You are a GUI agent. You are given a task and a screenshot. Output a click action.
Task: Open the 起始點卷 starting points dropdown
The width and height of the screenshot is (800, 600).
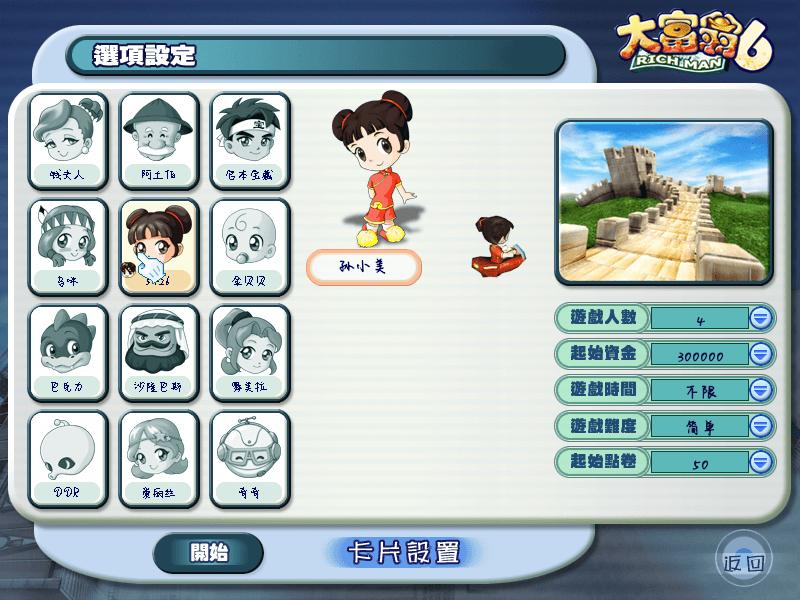coord(761,462)
